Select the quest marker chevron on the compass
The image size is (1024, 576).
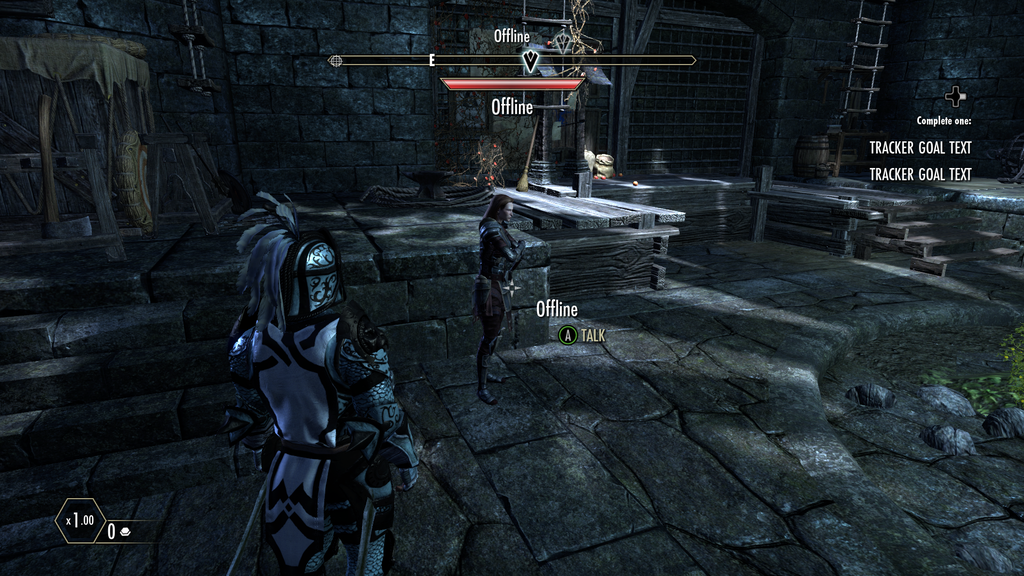coord(532,62)
